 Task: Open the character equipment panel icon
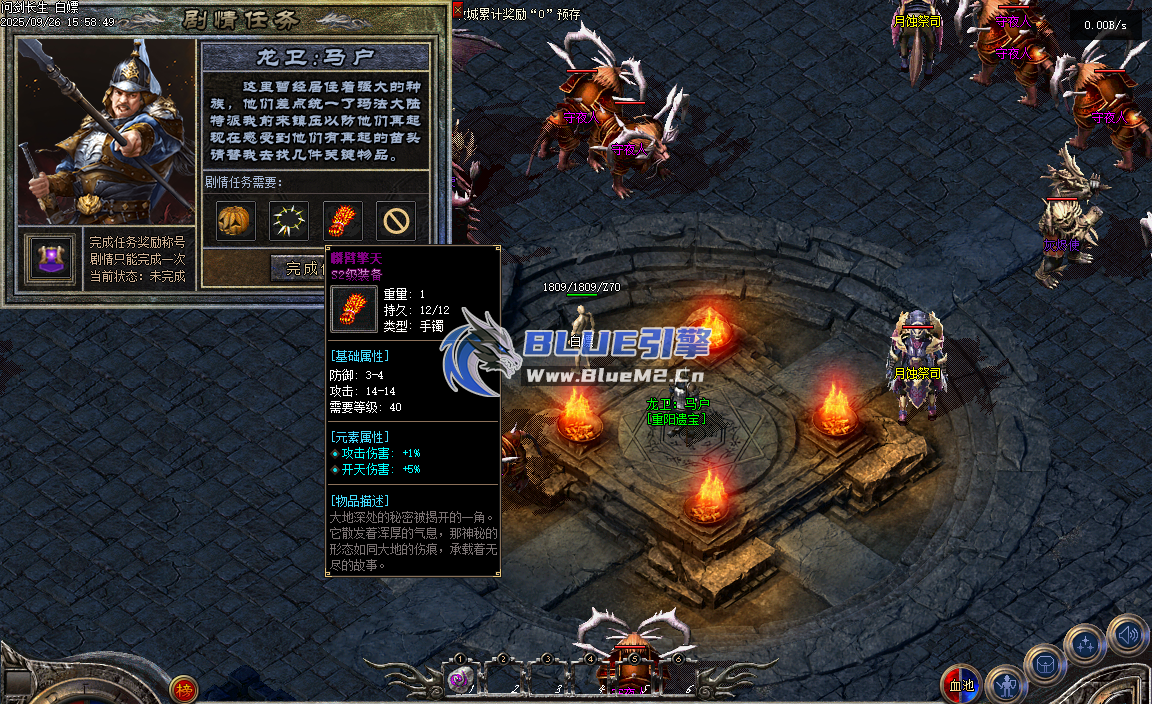[x=1005, y=686]
